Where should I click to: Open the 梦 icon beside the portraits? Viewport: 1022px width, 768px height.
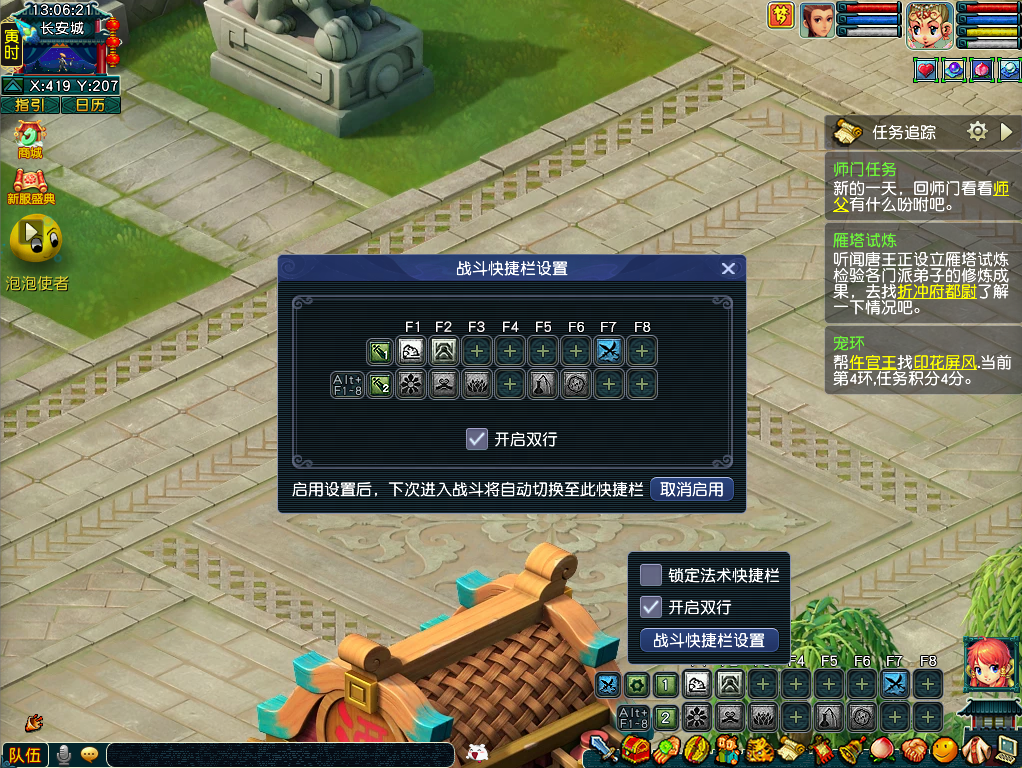pyautogui.click(x=781, y=16)
